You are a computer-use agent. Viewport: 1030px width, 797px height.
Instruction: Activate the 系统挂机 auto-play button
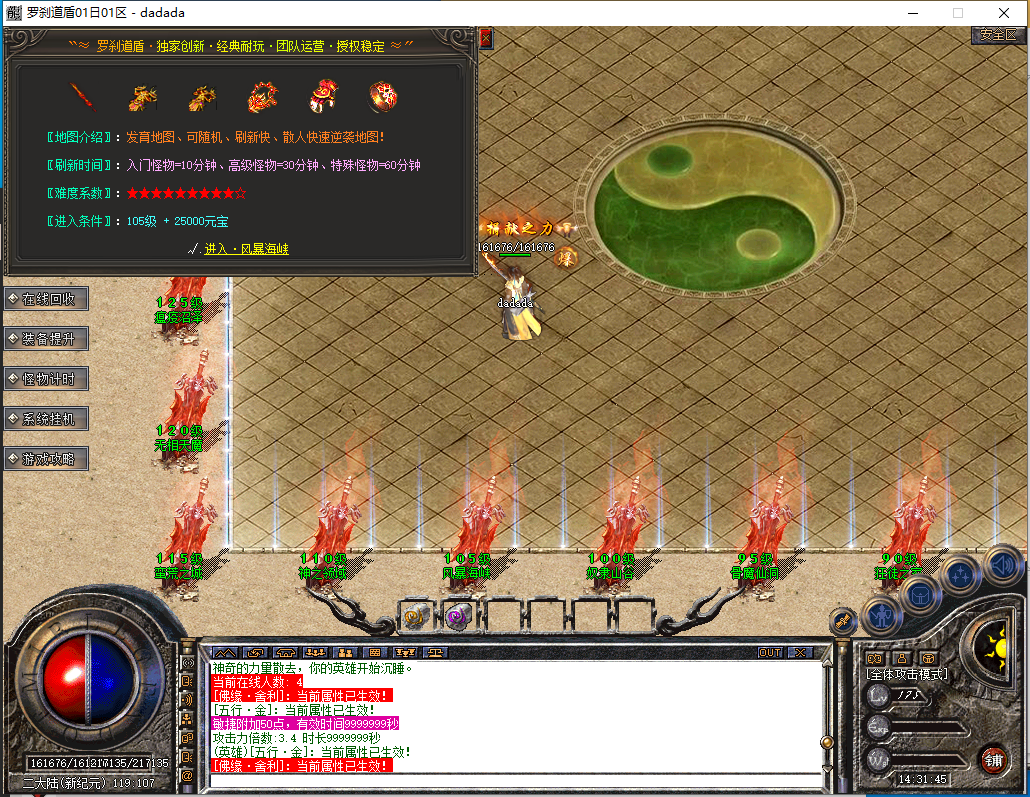click(47, 419)
